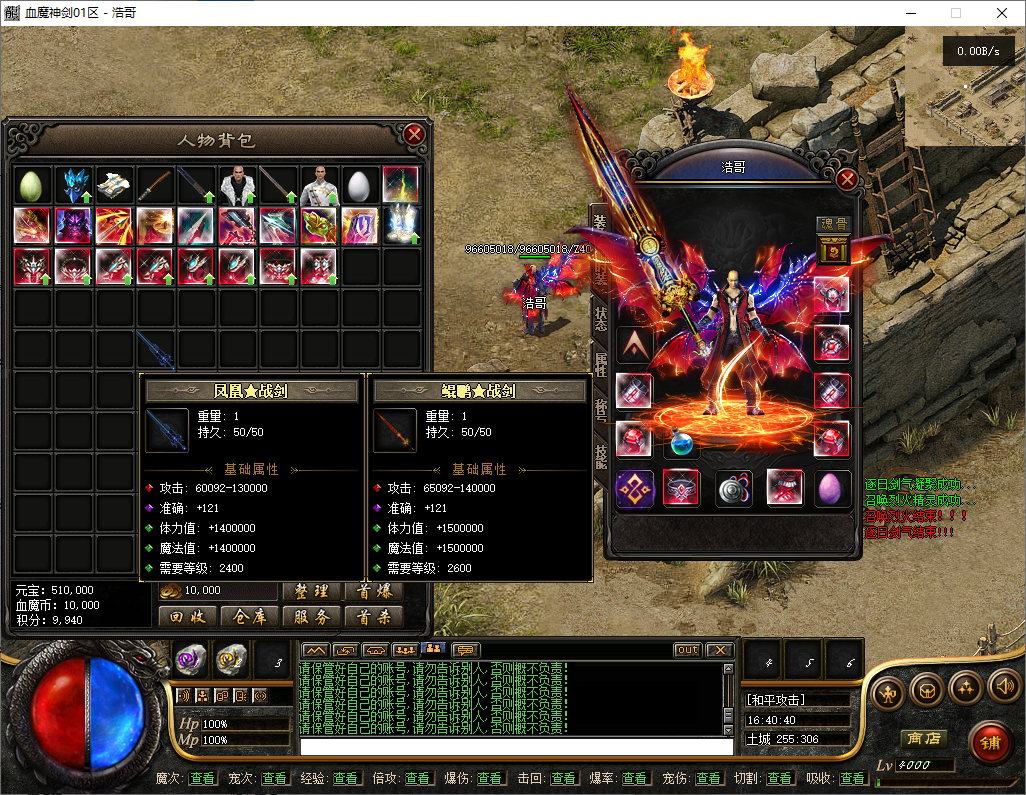Close the 人物背包 inventory window
This screenshot has height=795, width=1026.
point(414,135)
